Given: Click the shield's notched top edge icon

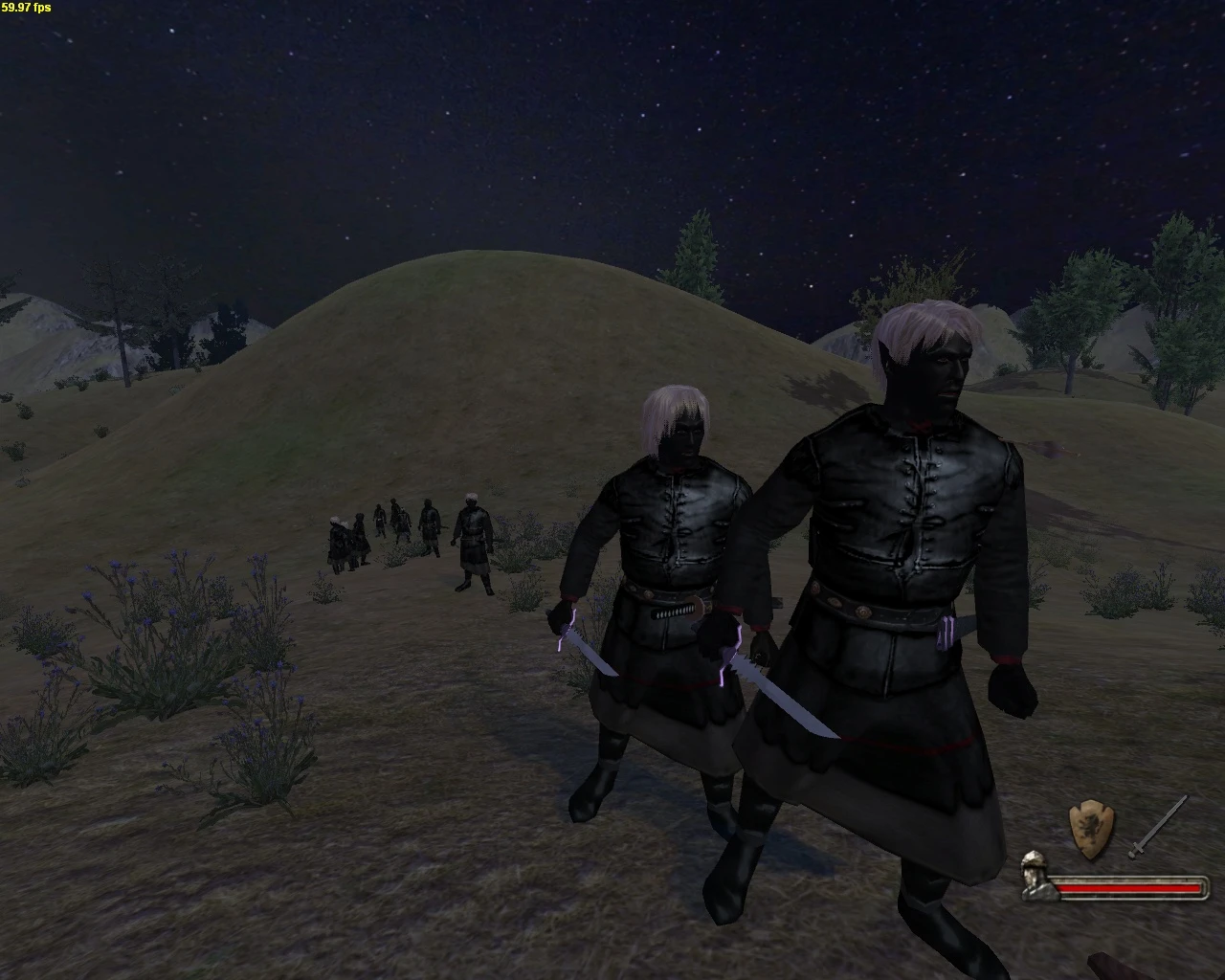Looking at the screenshot, I should 1091,804.
